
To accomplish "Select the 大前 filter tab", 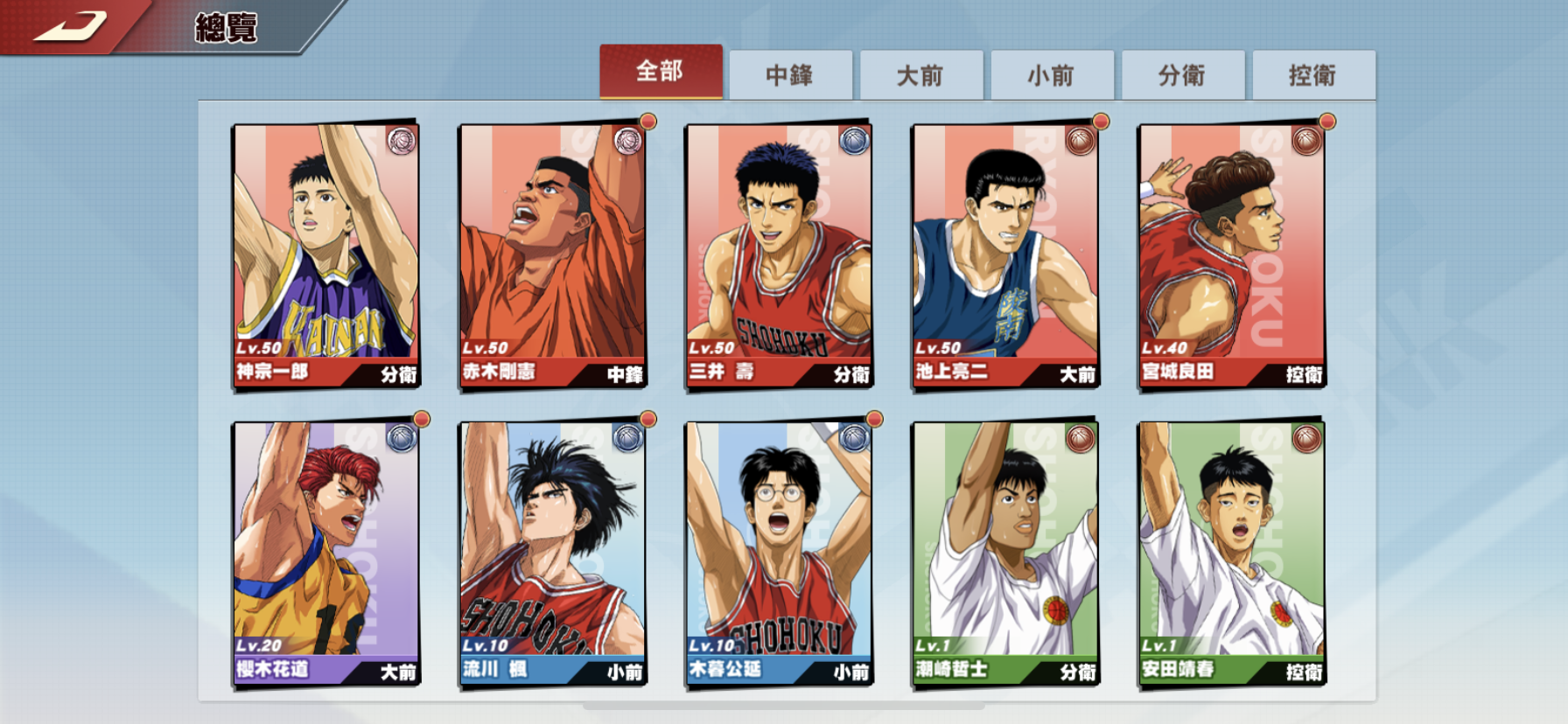I will pyautogui.click(x=922, y=75).
